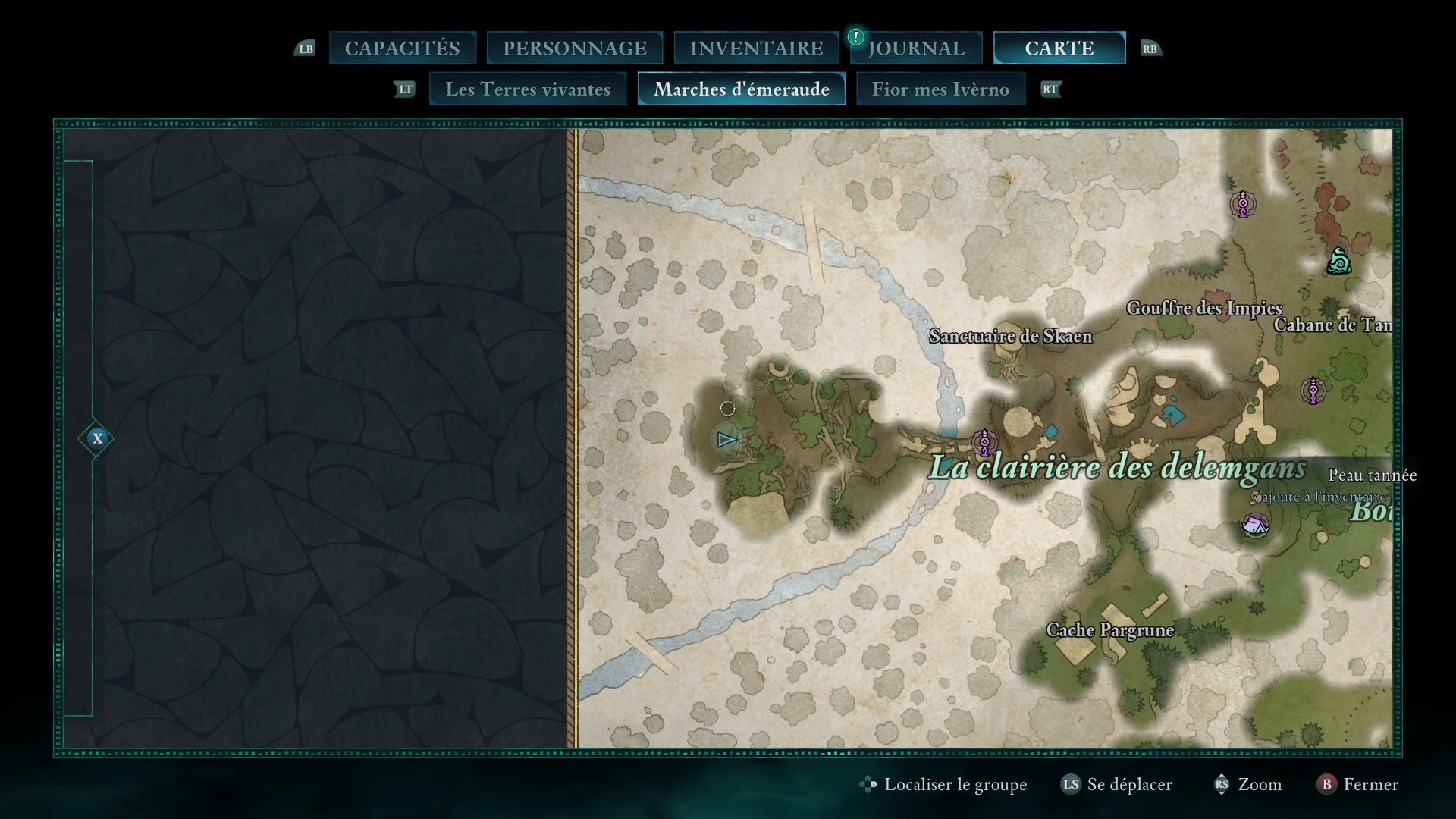Open the Capacités tab
Screen dimensions: 1456x819
pyautogui.click(x=402, y=49)
